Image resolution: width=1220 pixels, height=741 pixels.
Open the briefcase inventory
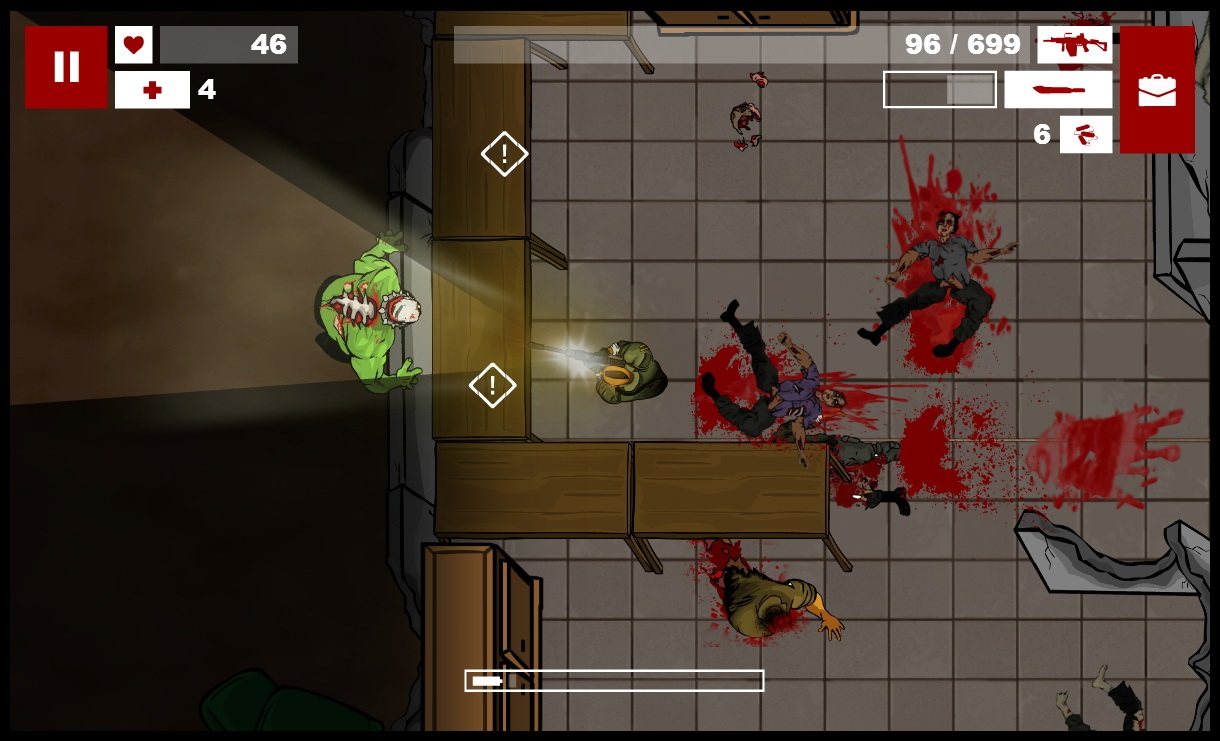pyautogui.click(x=1157, y=90)
